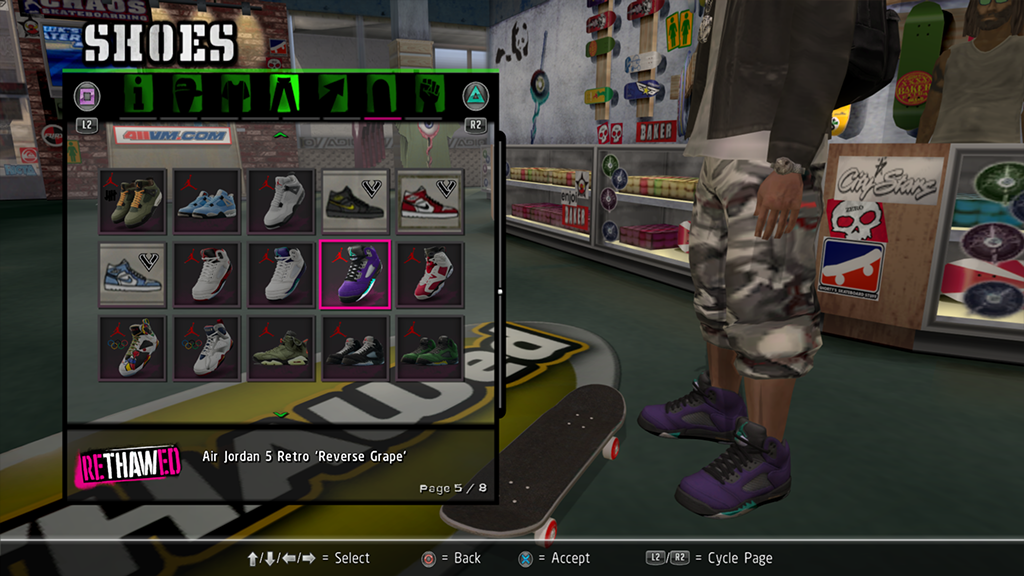Open the cap and head category tab
1024x576 pixels.
pos(187,96)
